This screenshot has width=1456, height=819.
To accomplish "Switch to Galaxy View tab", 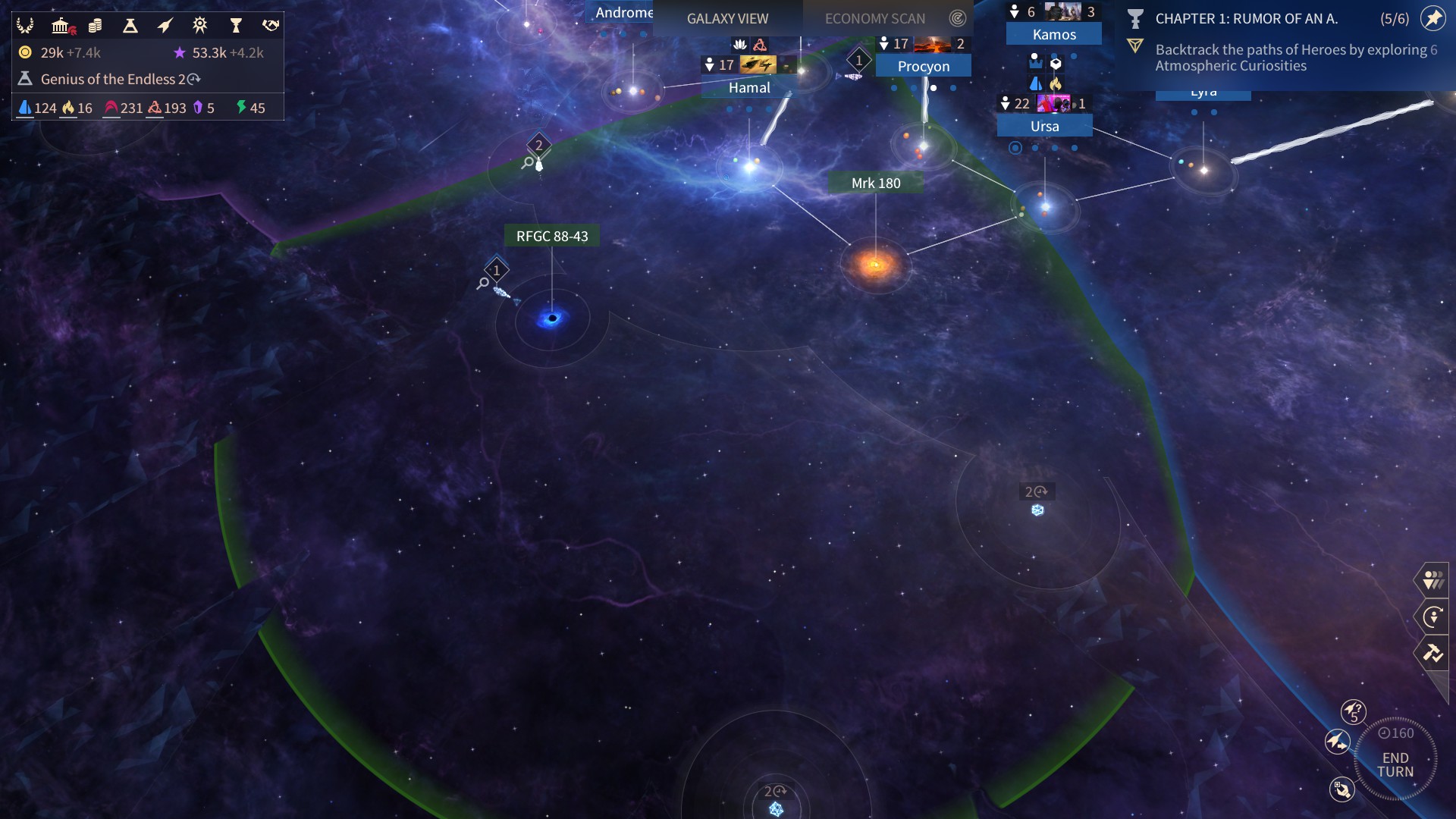I will (x=727, y=18).
